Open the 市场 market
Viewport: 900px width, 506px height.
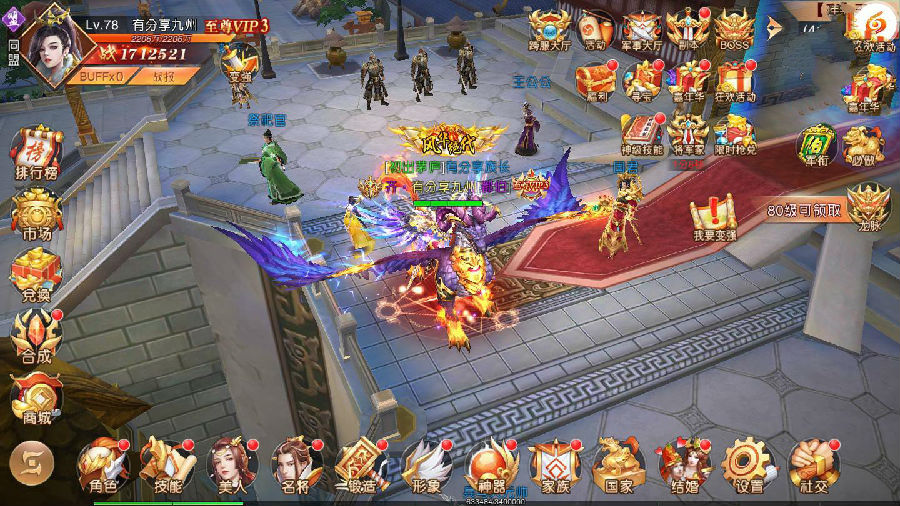point(36,213)
